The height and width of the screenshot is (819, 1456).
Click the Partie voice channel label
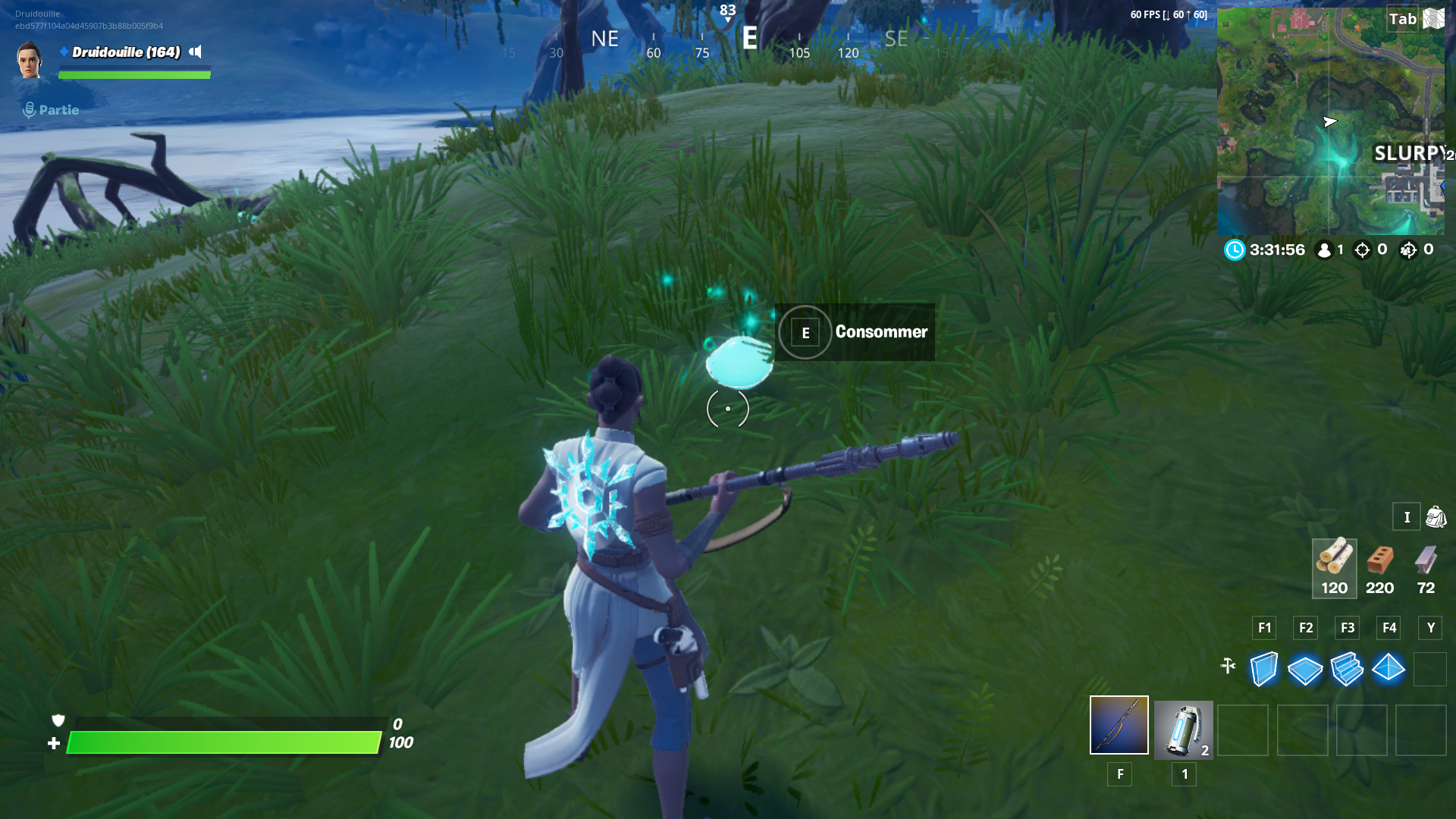[x=61, y=110]
